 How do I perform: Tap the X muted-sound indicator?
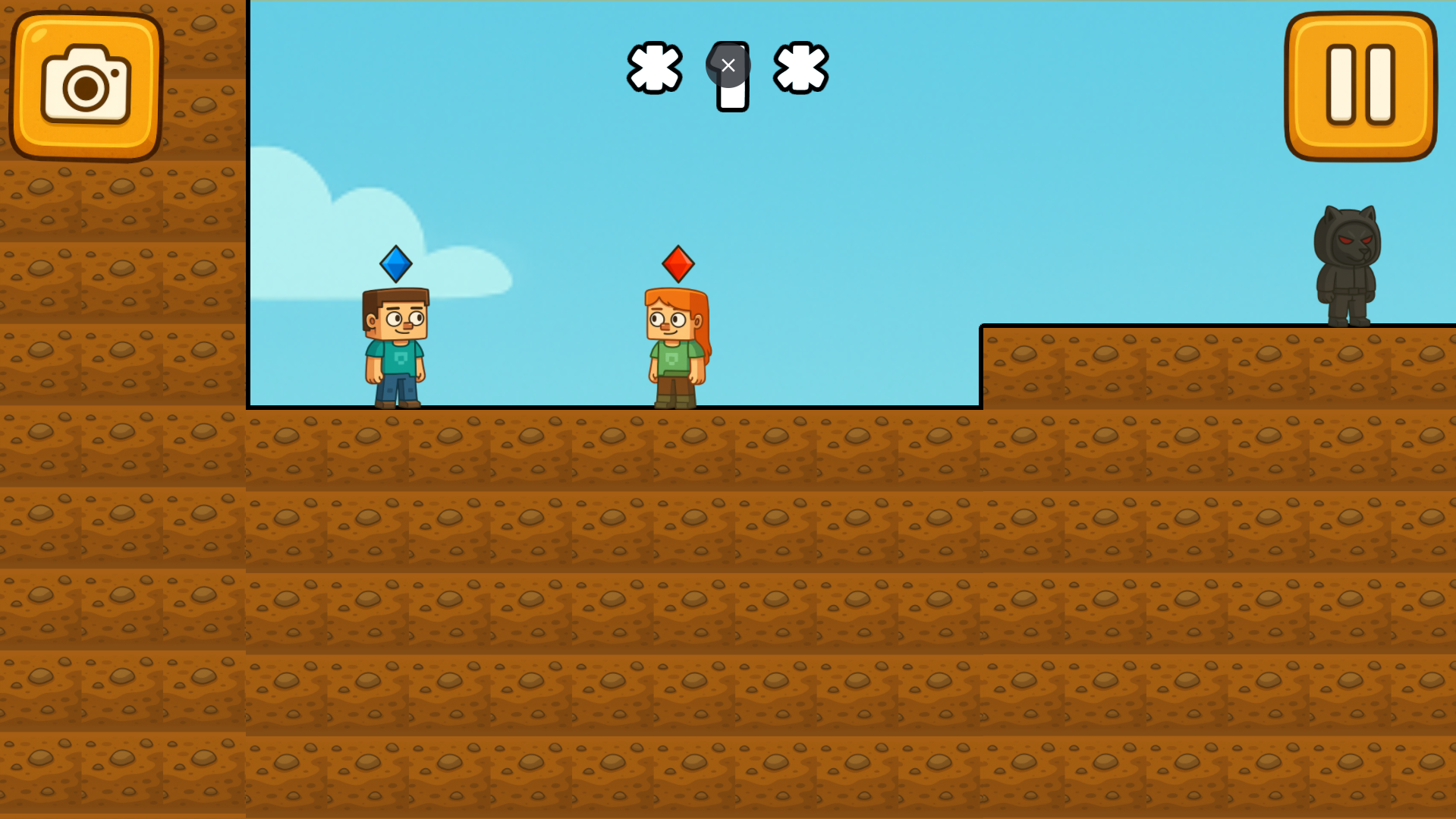[728, 65]
